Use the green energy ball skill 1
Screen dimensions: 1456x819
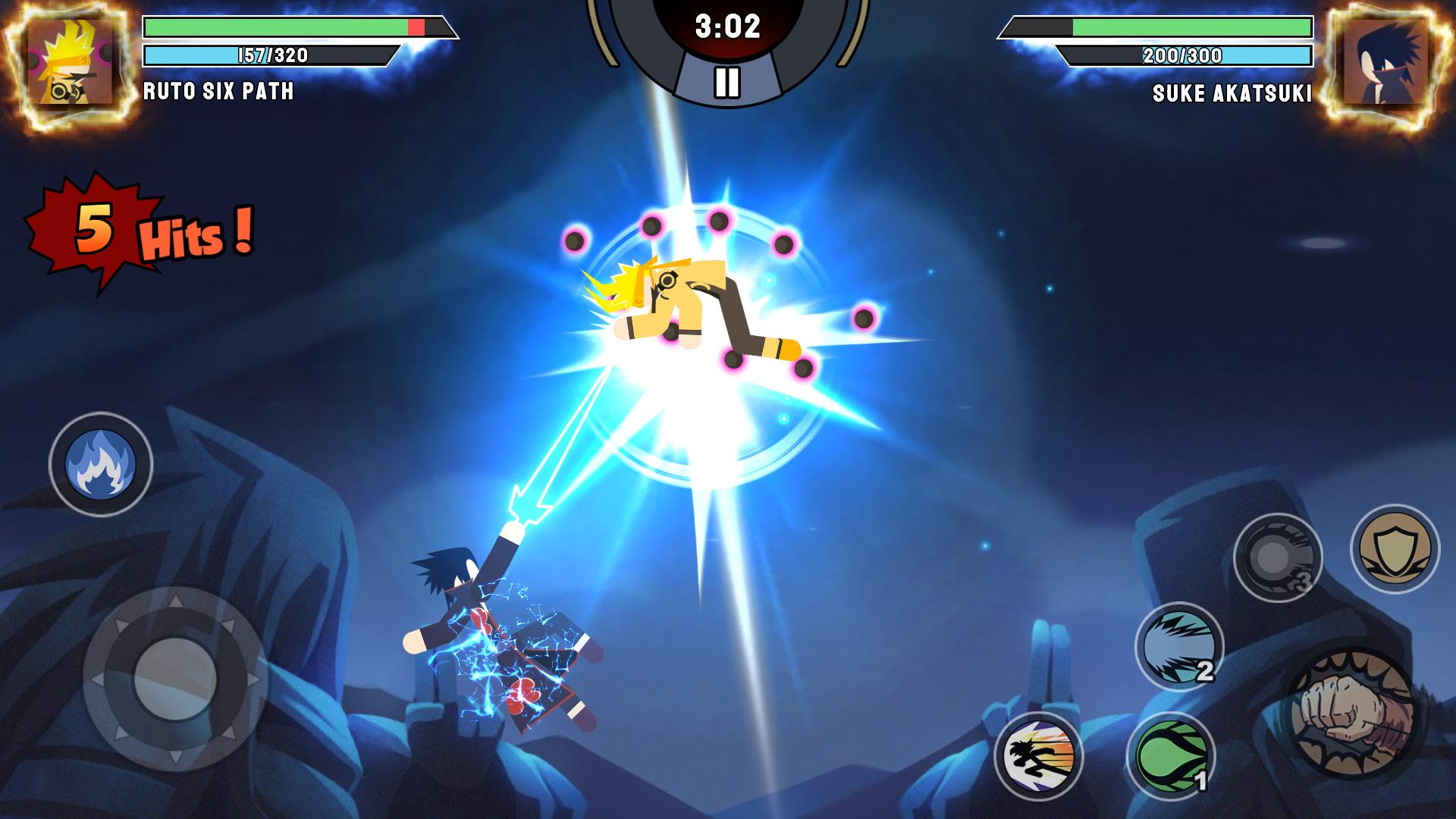pos(1170,756)
